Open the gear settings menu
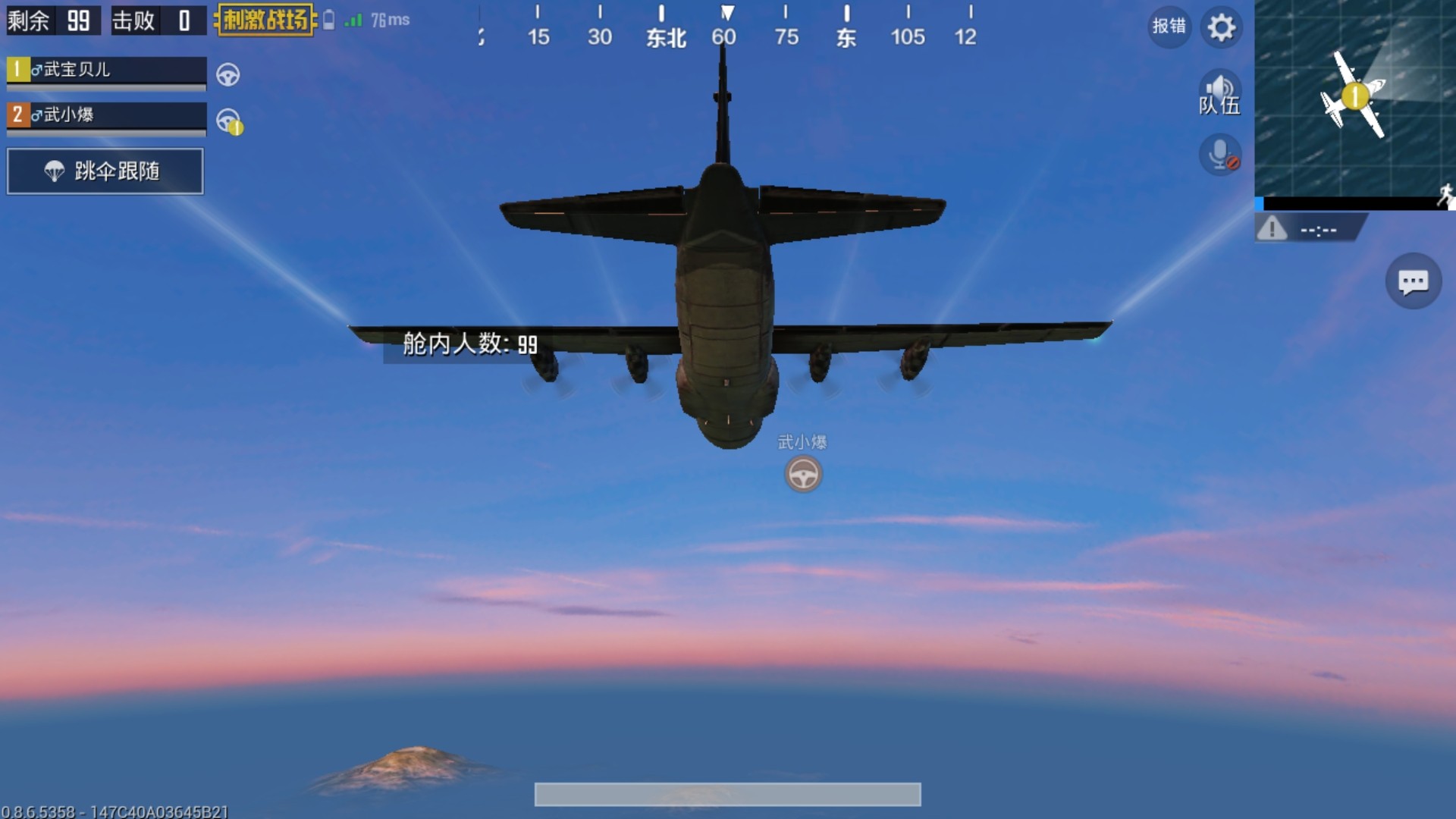Image resolution: width=1456 pixels, height=819 pixels. (1221, 28)
